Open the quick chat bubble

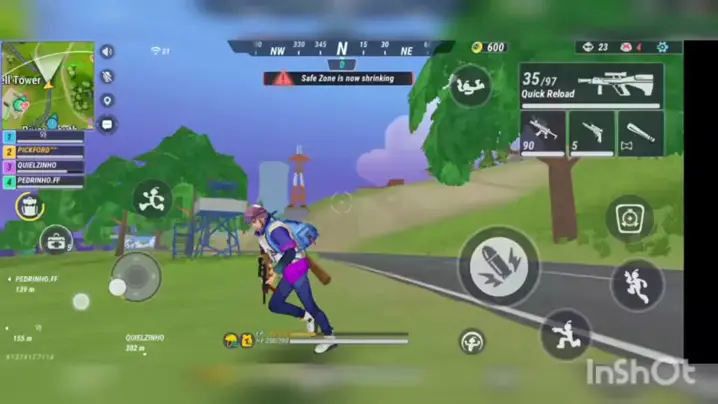(107, 125)
